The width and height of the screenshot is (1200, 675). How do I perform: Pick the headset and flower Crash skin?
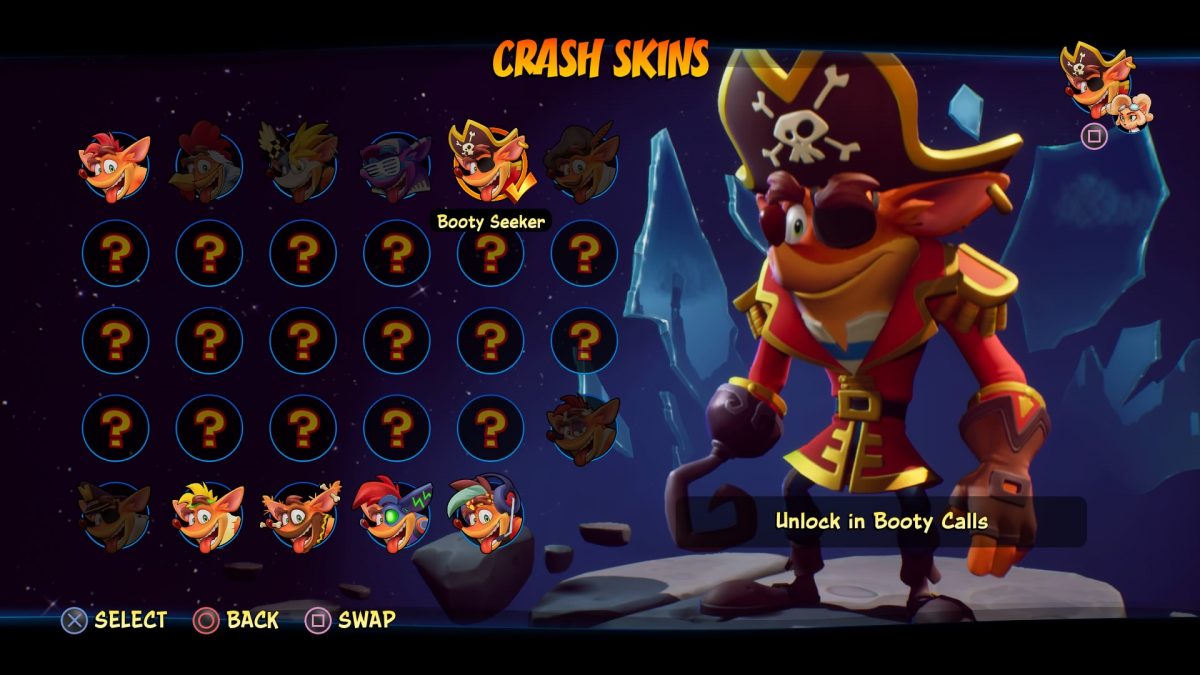click(487, 514)
